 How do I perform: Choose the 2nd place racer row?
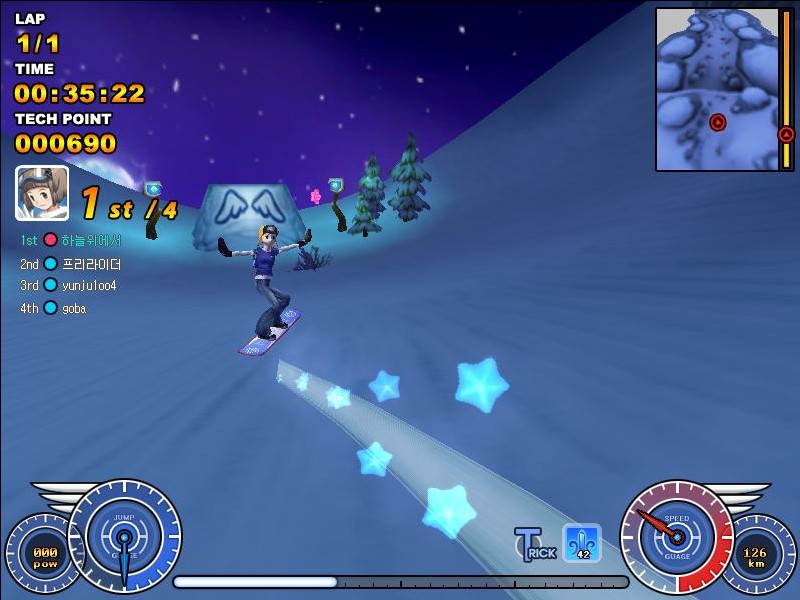[72, 264]
